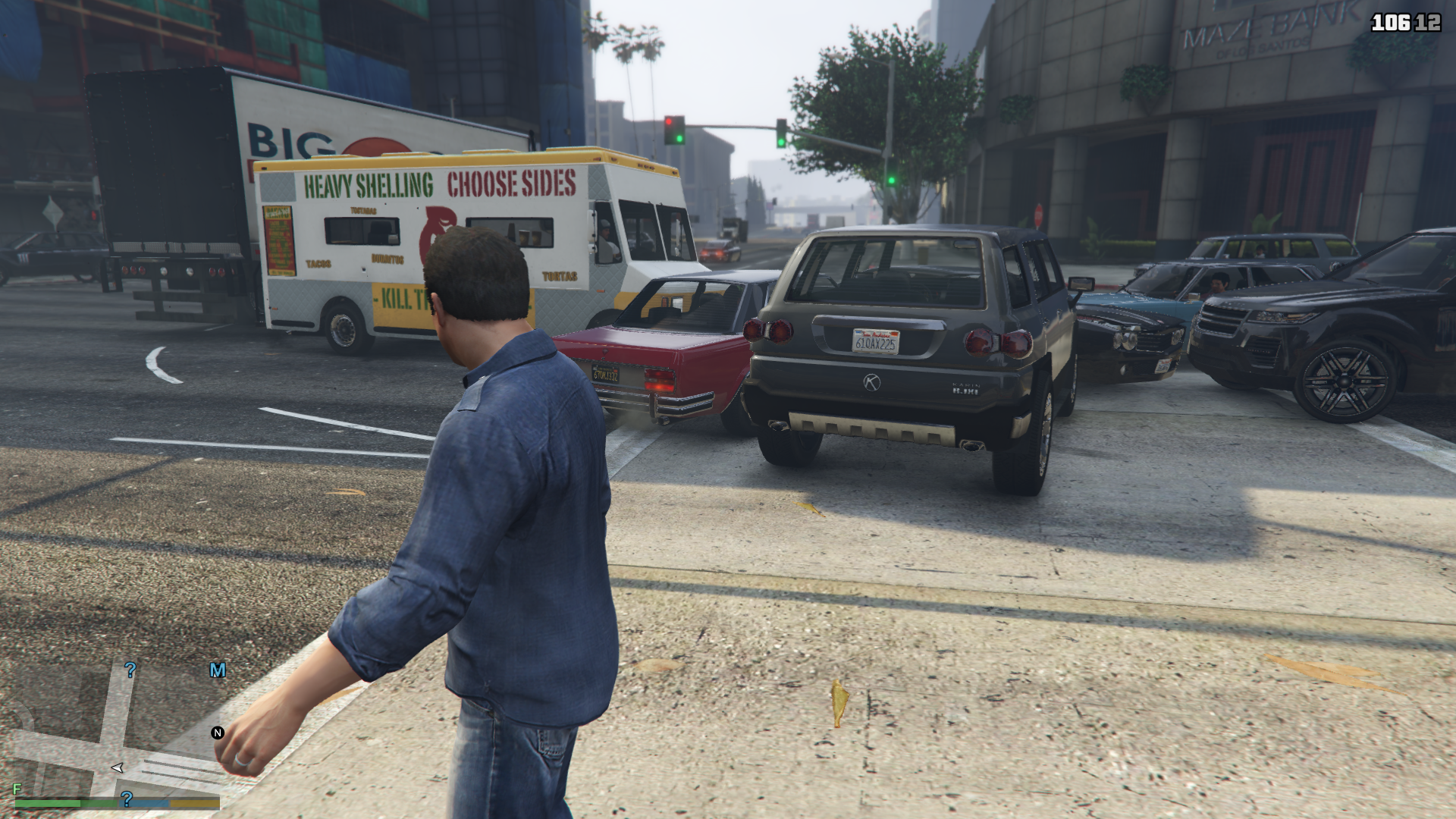Viewport: 1456px width, 819px height.
Task: Select the blue M mission blip
Action: click(x=218, y=670)
